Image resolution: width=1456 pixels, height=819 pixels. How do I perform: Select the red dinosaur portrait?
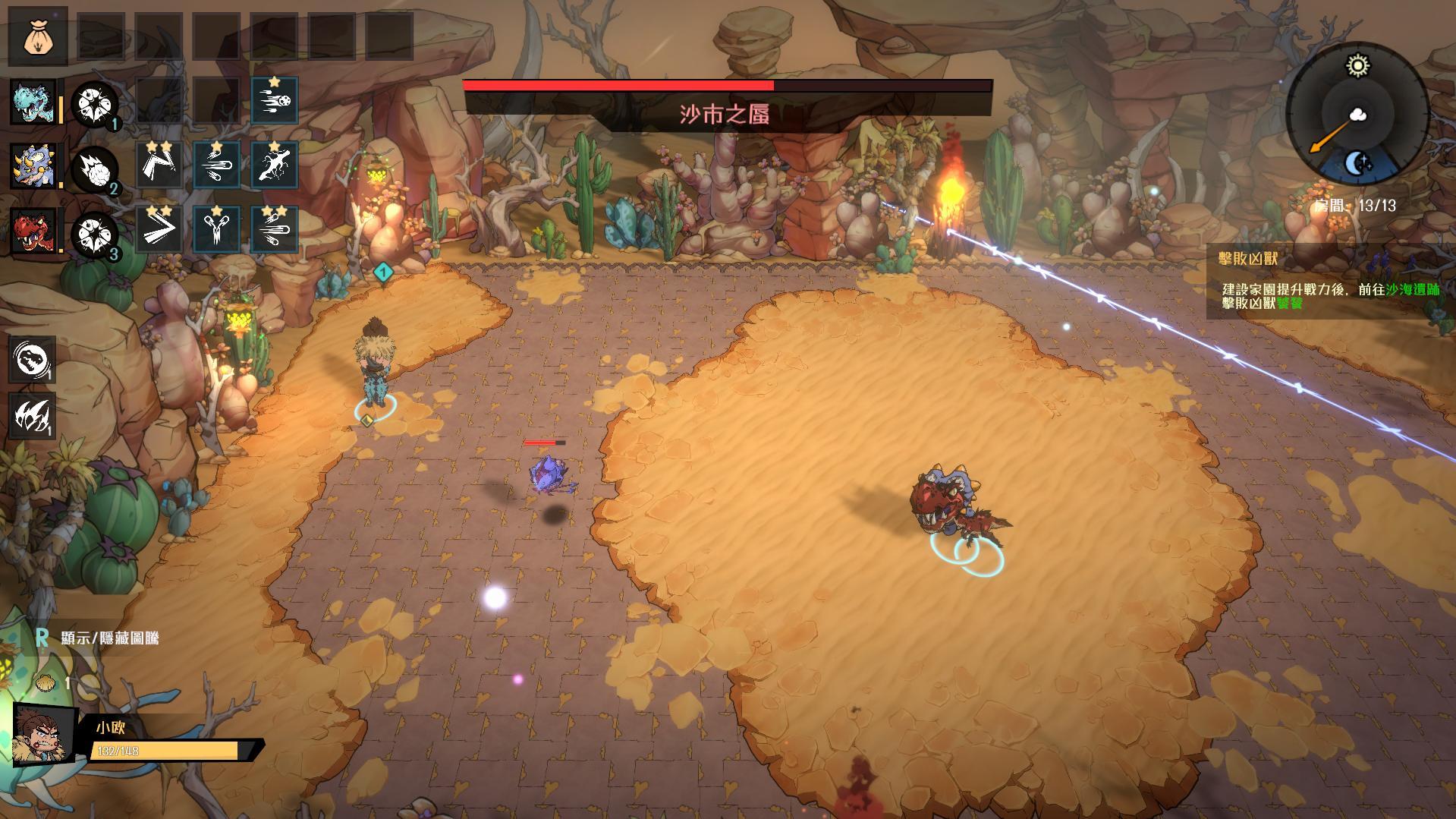pos(33,230)
